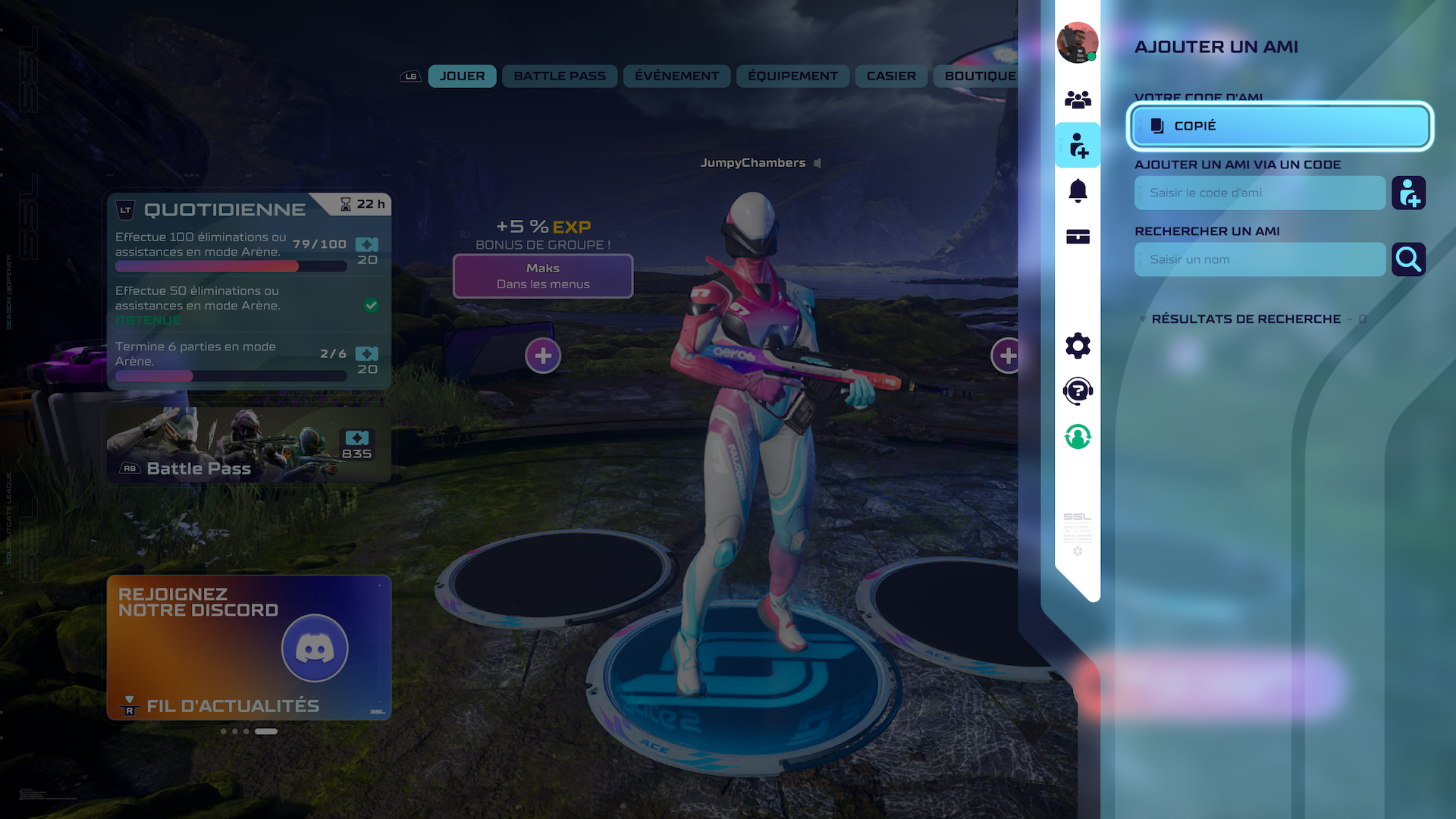Click the COPIÉ friend code button
The width and height of the screenshot is (1456, 819).
(x=1279, y=126)
